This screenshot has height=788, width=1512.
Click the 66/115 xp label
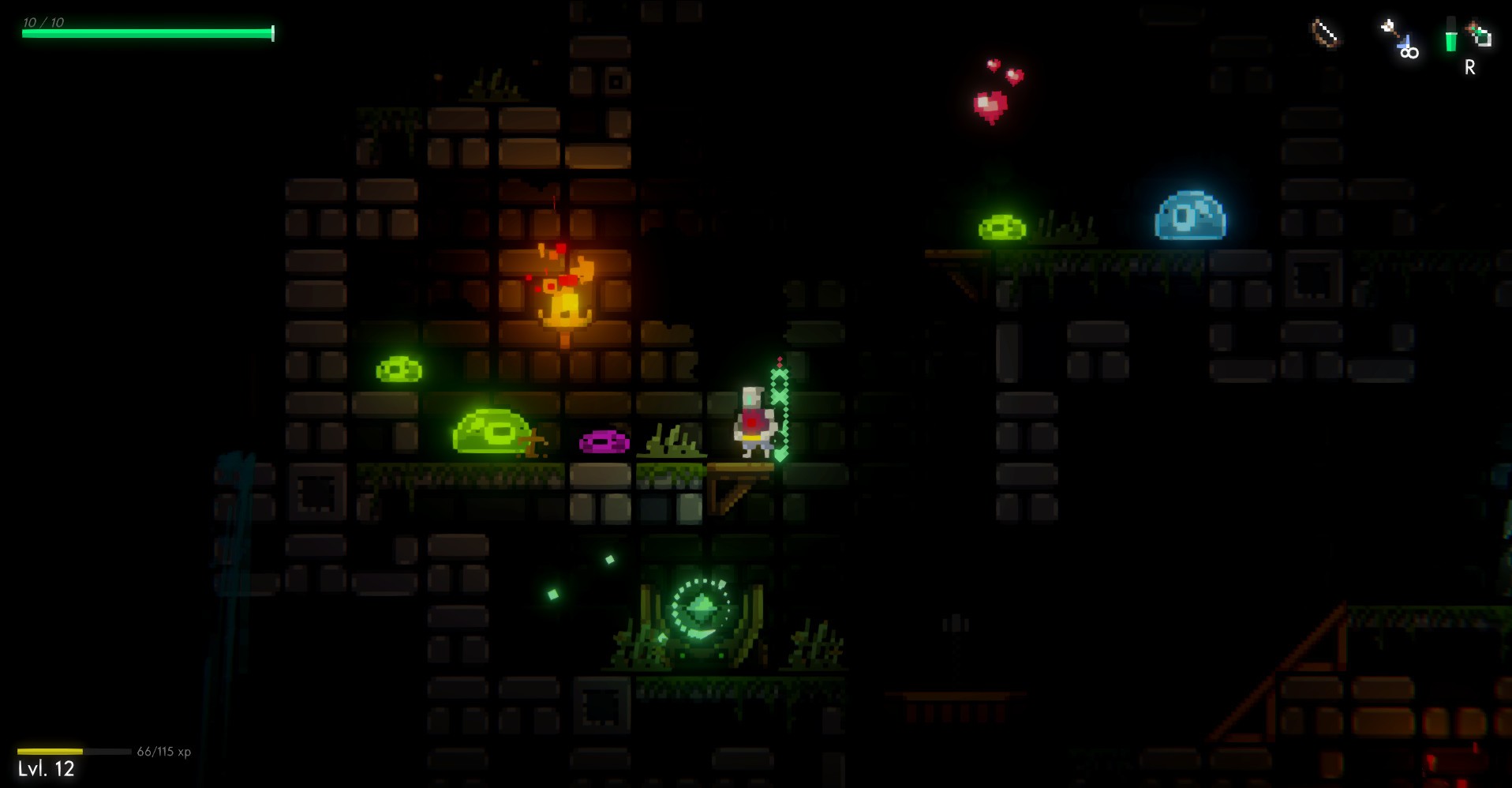click(163, 752)
